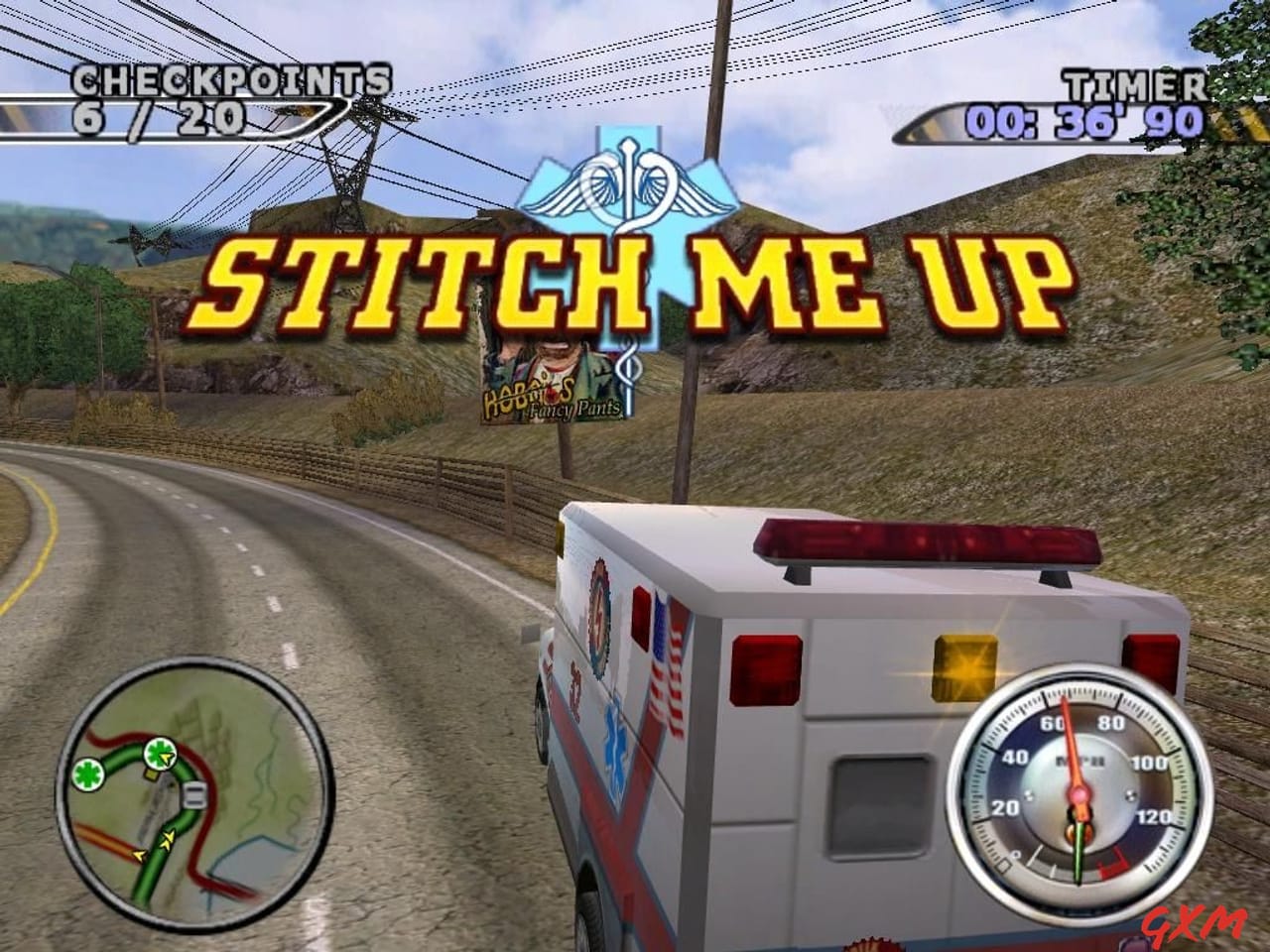Viewport: 1270px width, 952px height.
Task: Expand the TIMER panel header
Action: (1134, 84)
